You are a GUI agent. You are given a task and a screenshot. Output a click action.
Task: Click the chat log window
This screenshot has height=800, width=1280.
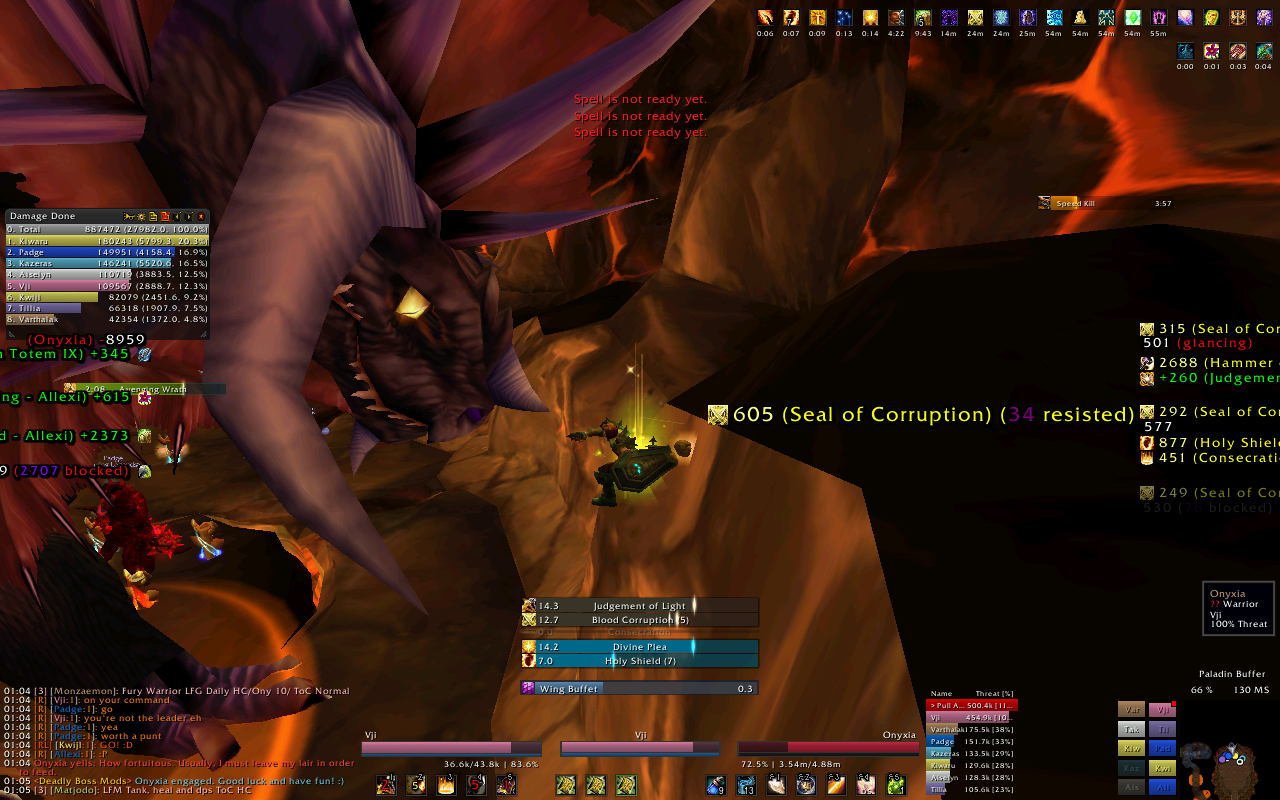pyautogui.click(x=180, y=740)
